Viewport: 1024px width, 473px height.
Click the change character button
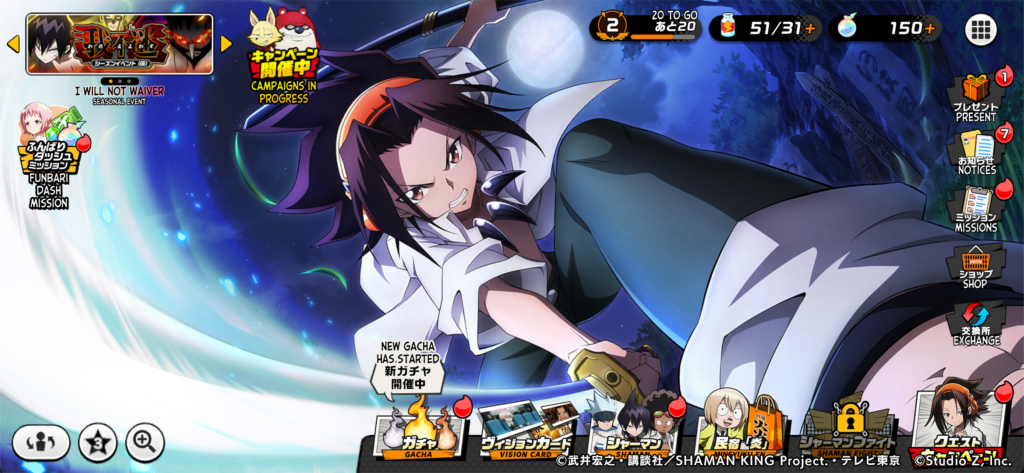[x=41, y=441]
